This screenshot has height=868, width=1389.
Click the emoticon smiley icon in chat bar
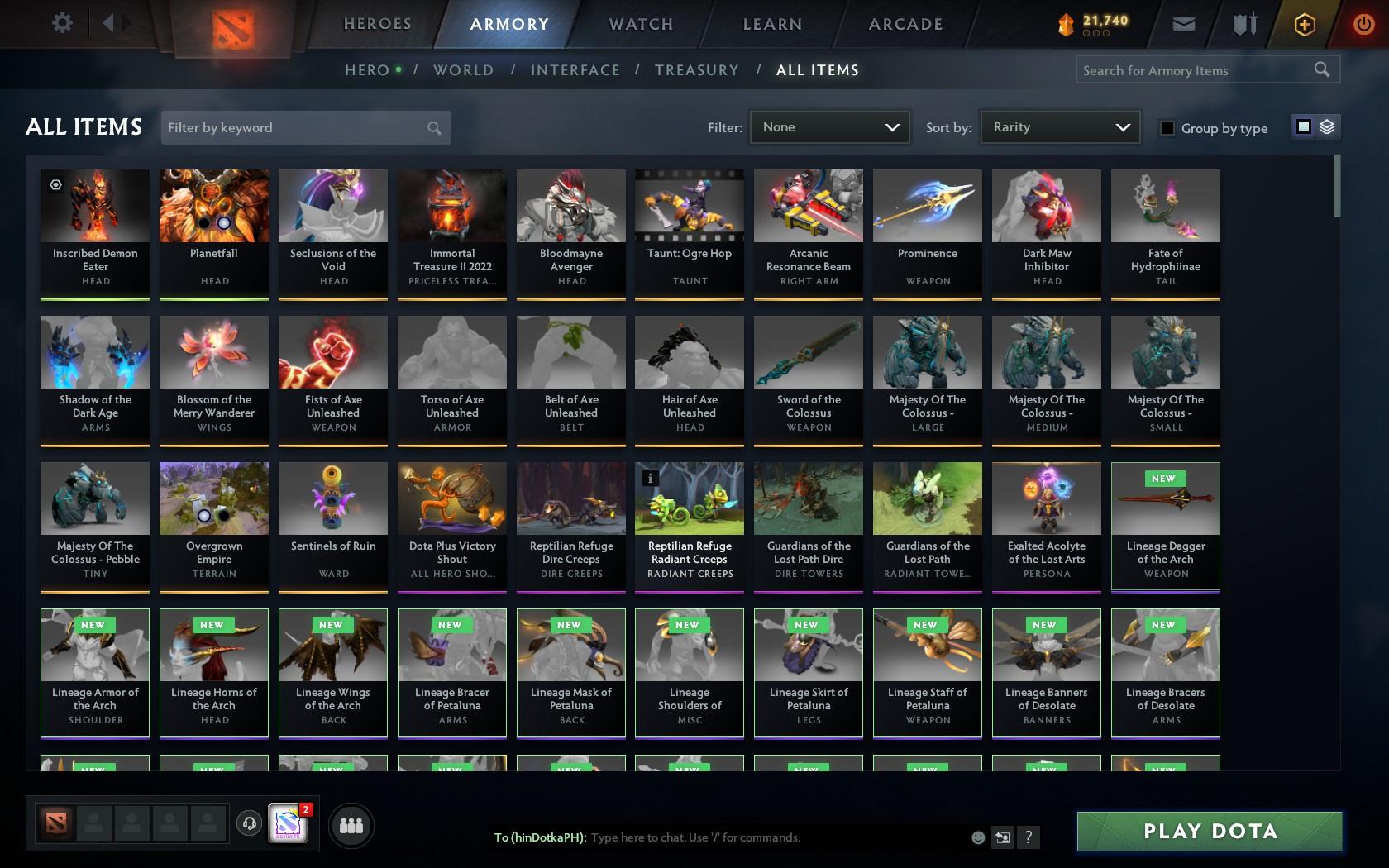pyautogui.click(x=978, y=837)
